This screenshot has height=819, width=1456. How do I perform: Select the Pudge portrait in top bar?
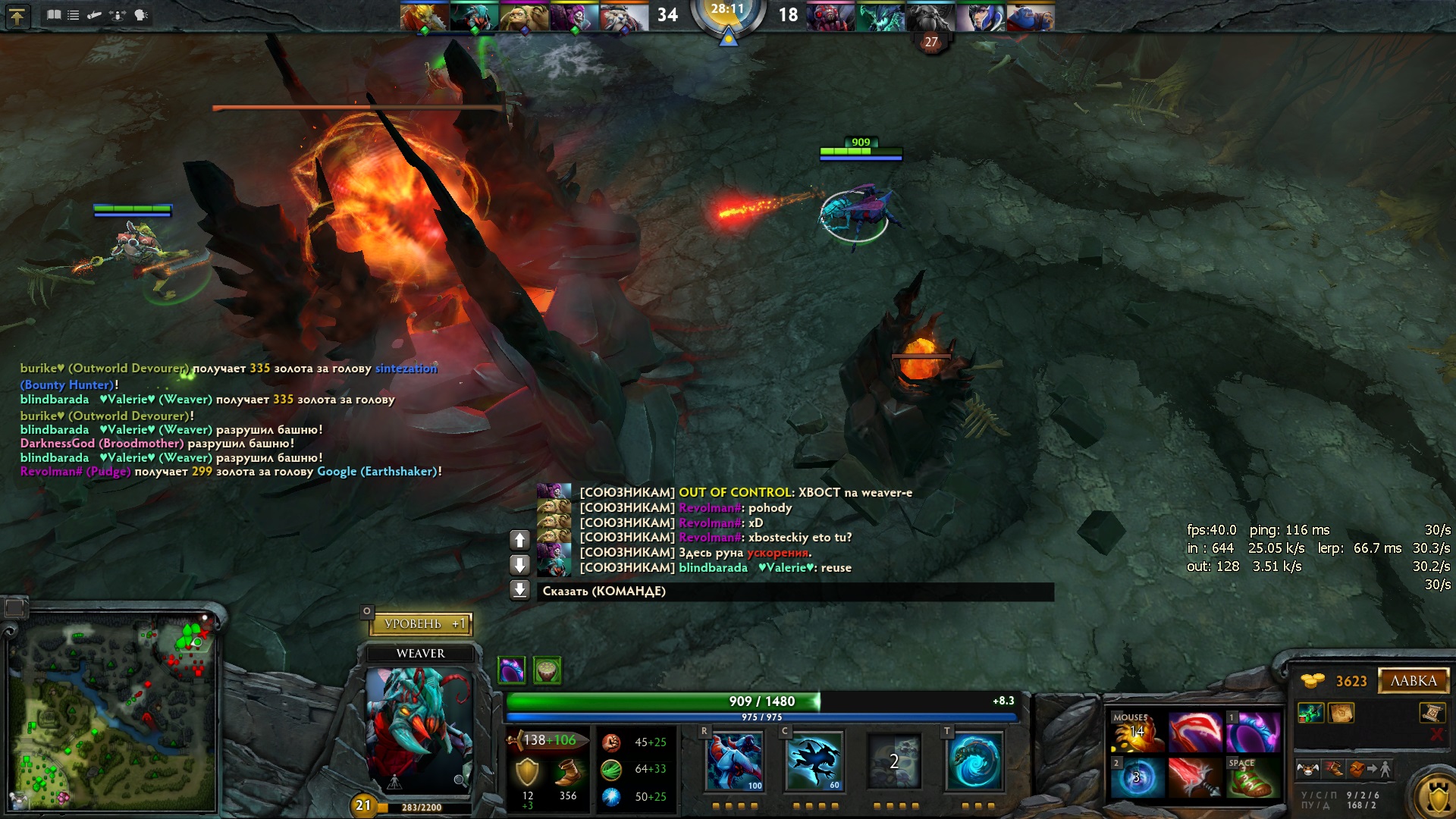tap(523, 17)
